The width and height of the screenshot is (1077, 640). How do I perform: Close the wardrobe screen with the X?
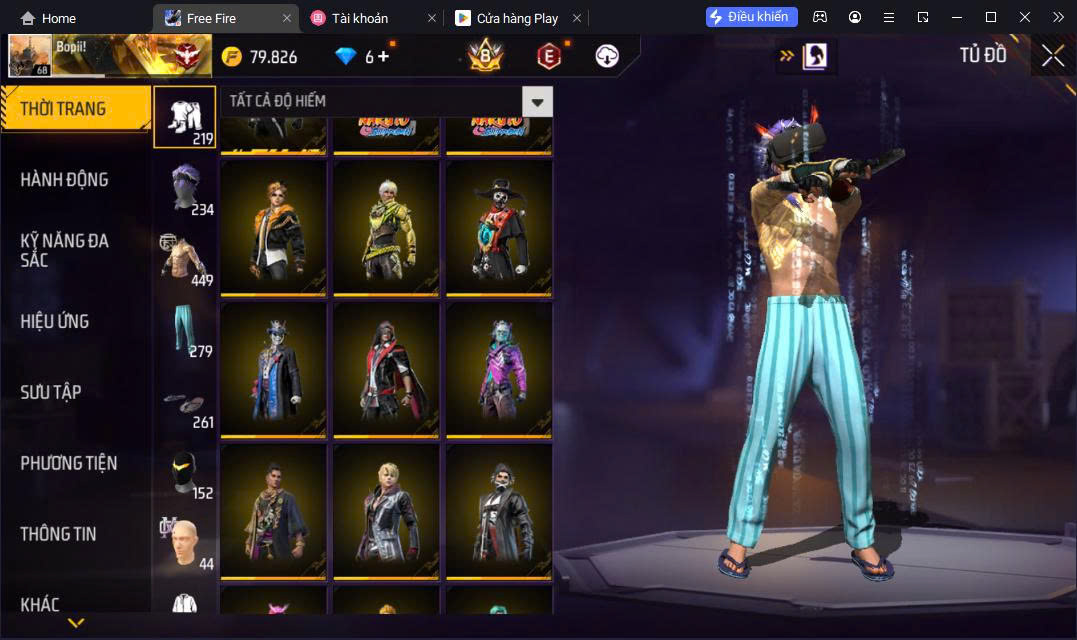point(1052,56)
